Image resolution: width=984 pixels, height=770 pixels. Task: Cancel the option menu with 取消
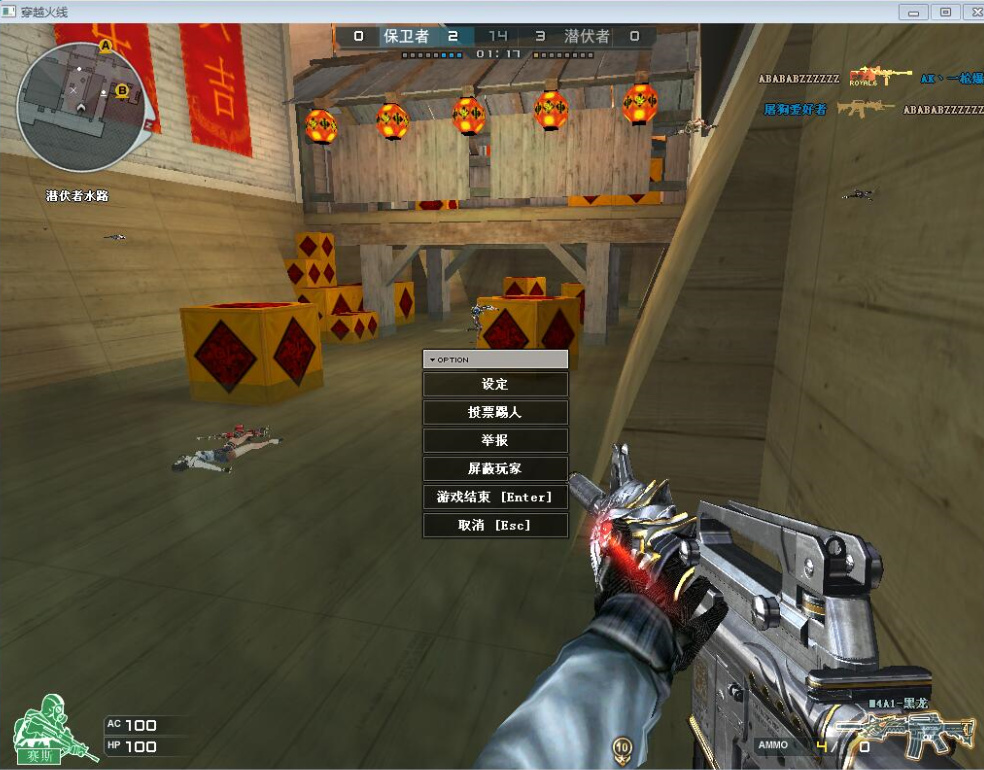tap(495, 525)
